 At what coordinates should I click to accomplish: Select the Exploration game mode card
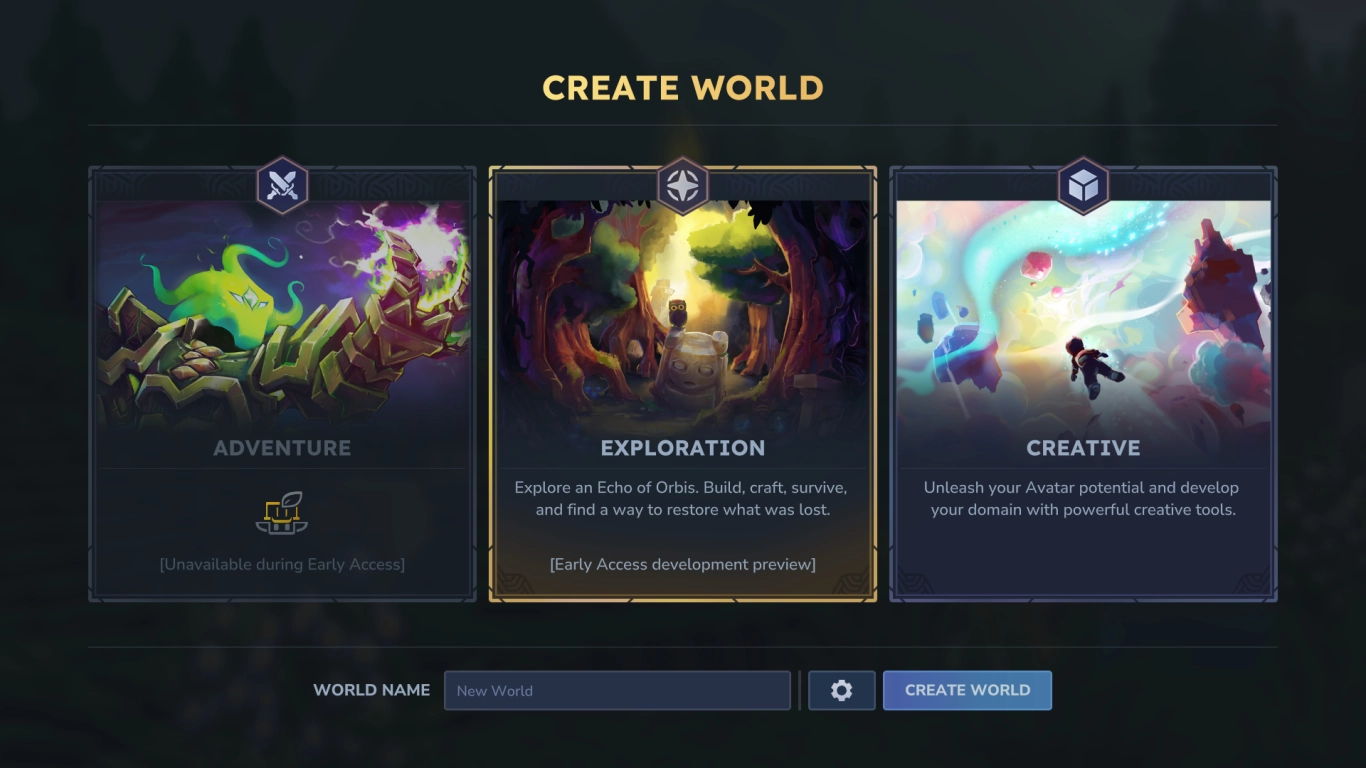pyautogui.click(x=682, y=385)
